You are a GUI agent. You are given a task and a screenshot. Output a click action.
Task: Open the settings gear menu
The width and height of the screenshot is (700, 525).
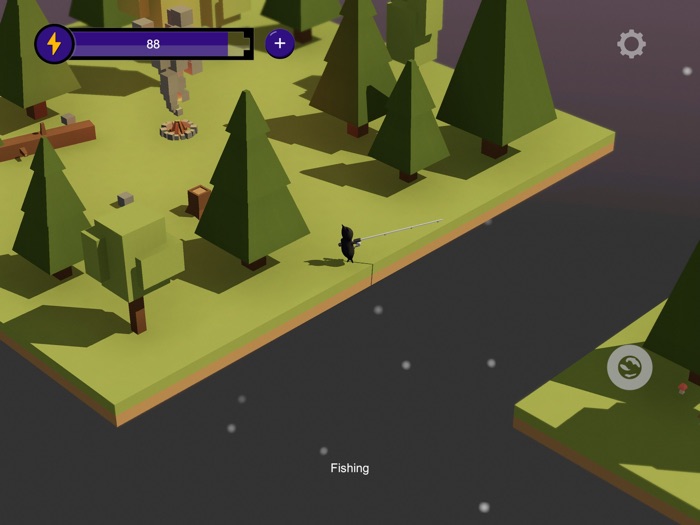pyautogui.click(x=631, y=44)
